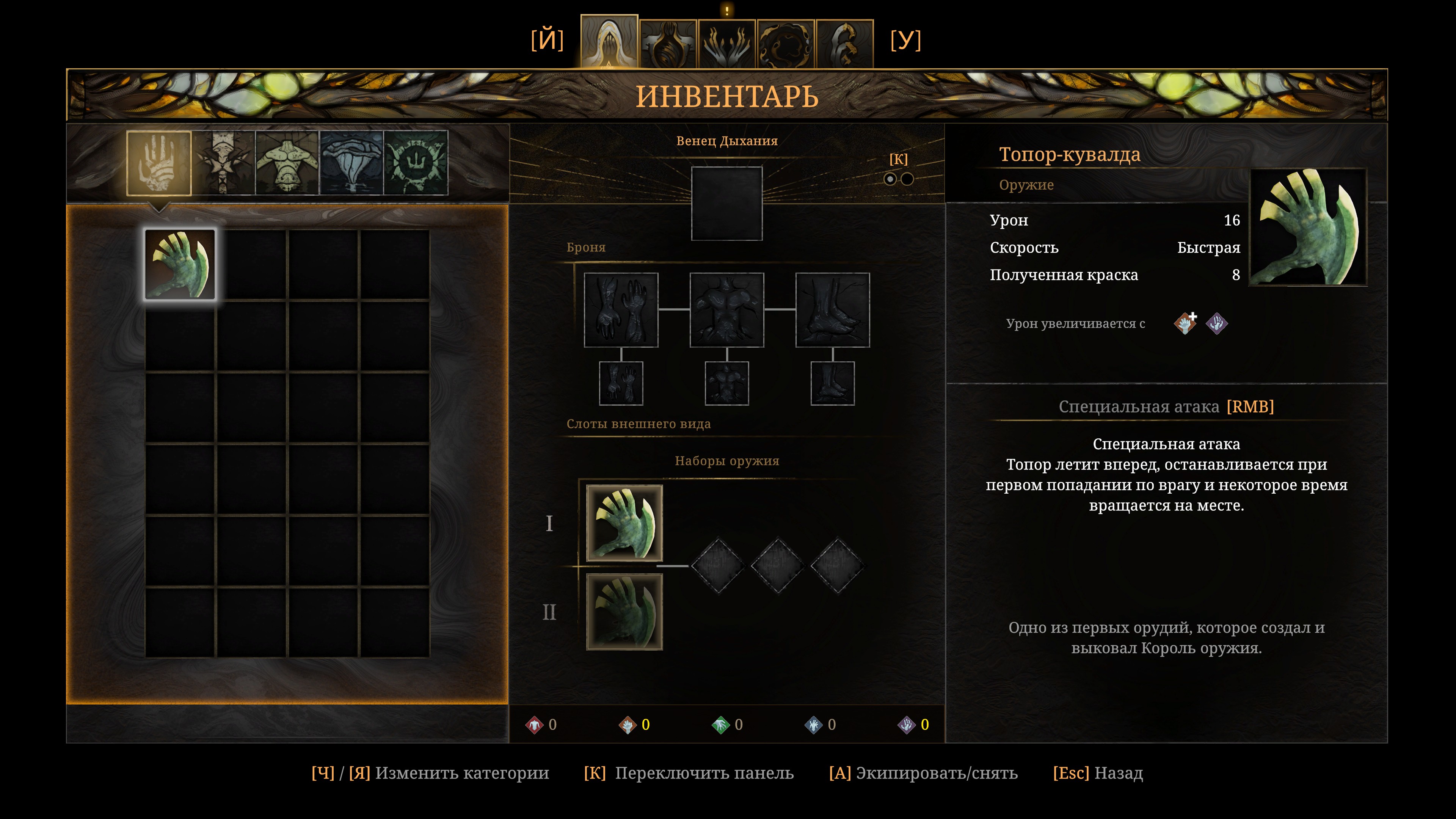
Task: Select the axe-hammer in the inventory grid
Action: (x=180, y=264)
